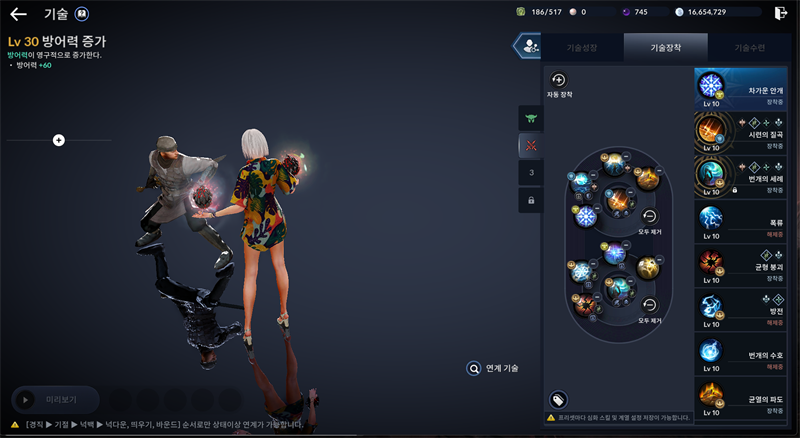Viewport: 800px width, 438px height.
Task: Open the 기술수련 tab
Action: coord(749,47)
